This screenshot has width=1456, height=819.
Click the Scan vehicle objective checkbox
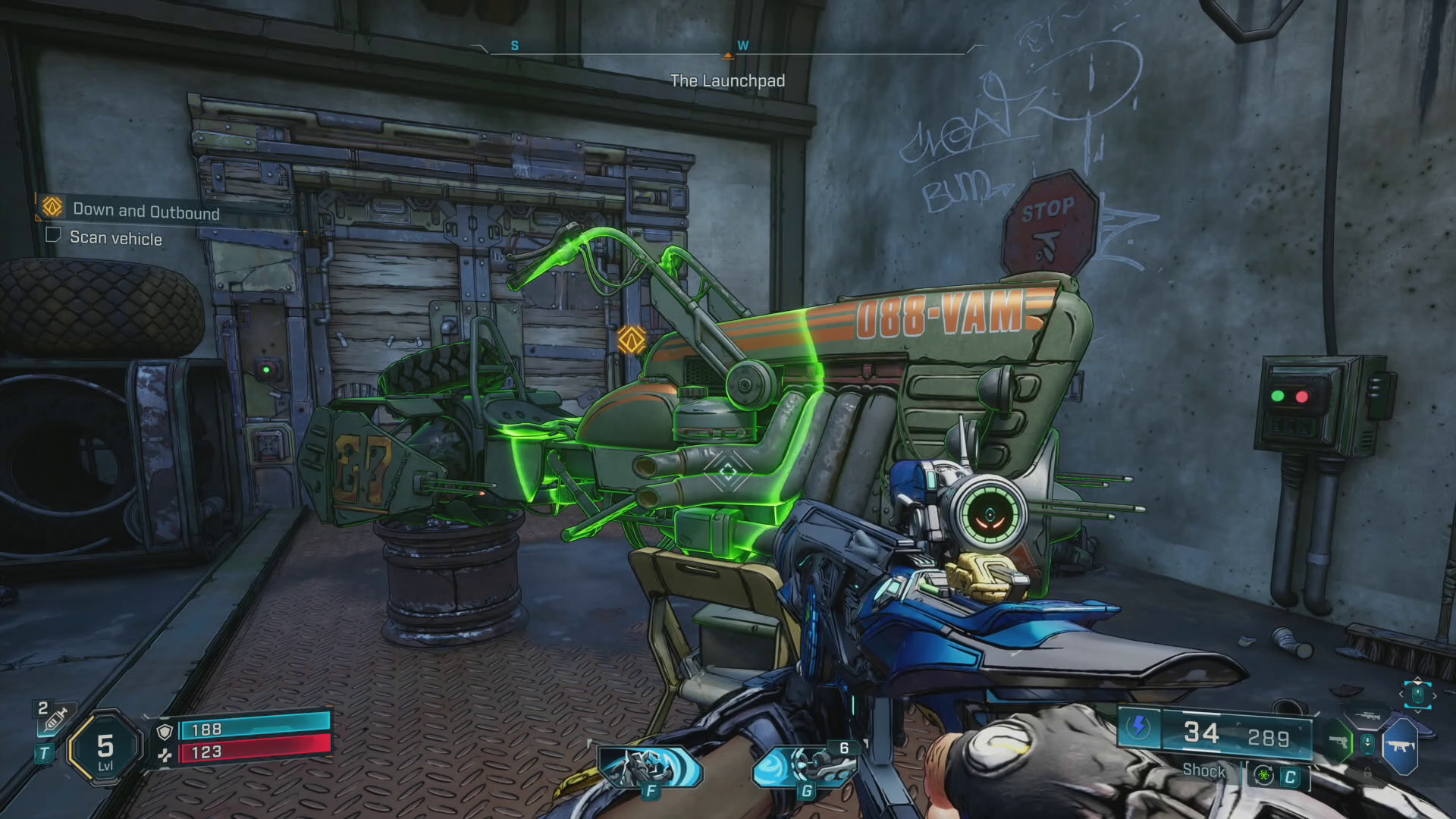click(x=53, y=235)
